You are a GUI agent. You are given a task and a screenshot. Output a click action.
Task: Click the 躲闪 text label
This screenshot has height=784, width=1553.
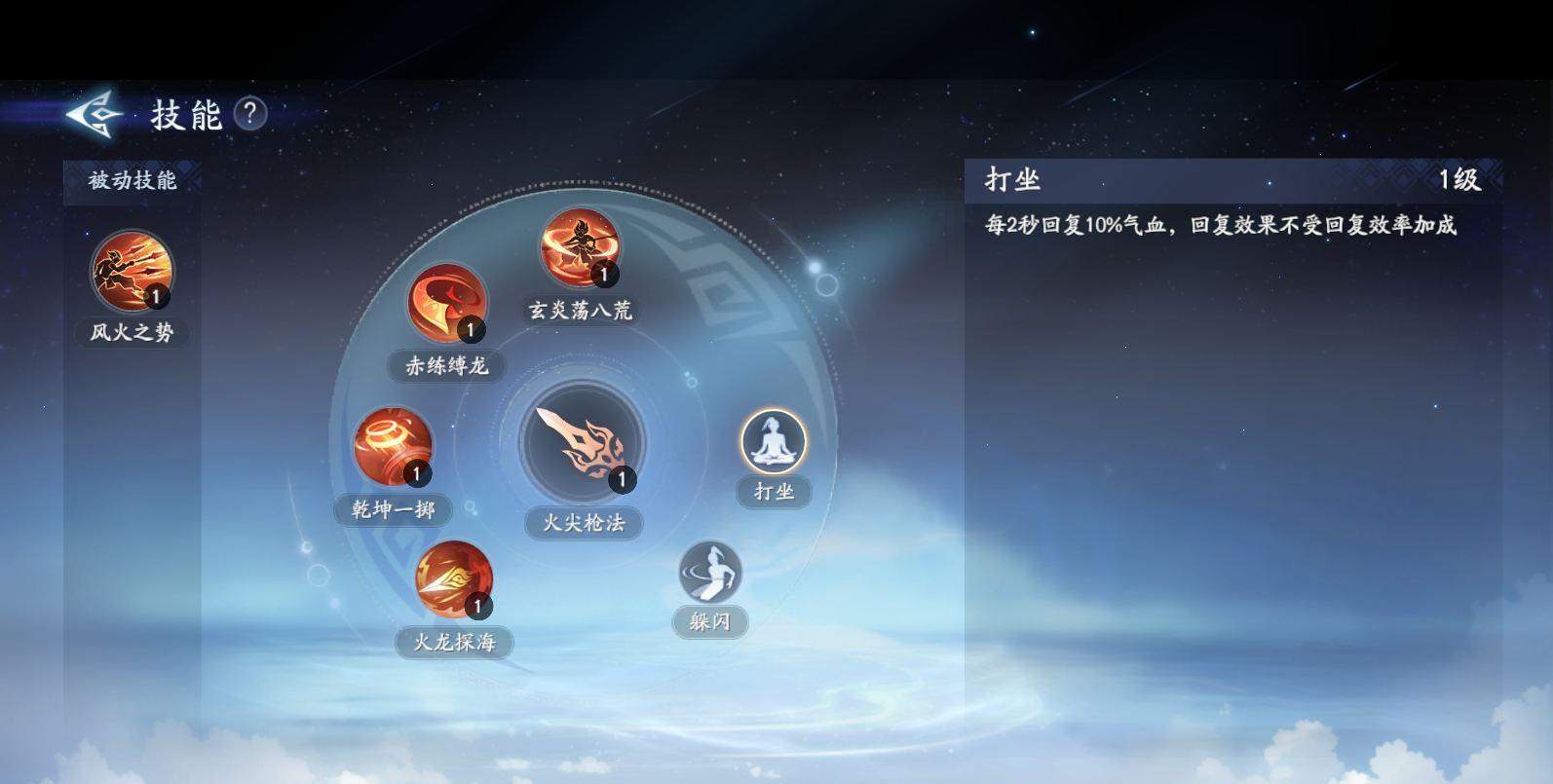pyautogui.click(x=709, y=621)
